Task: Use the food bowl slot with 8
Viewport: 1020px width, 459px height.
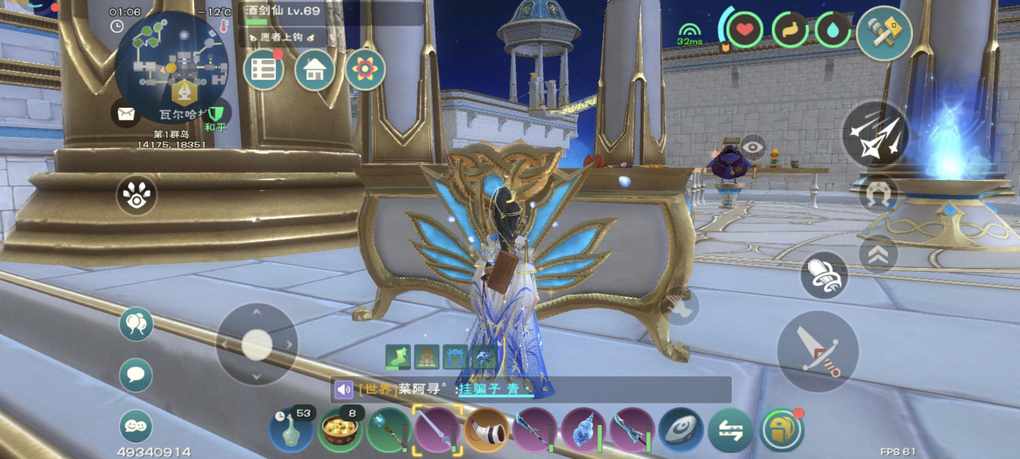Action: pyautogui.click(x=340, y=430)
